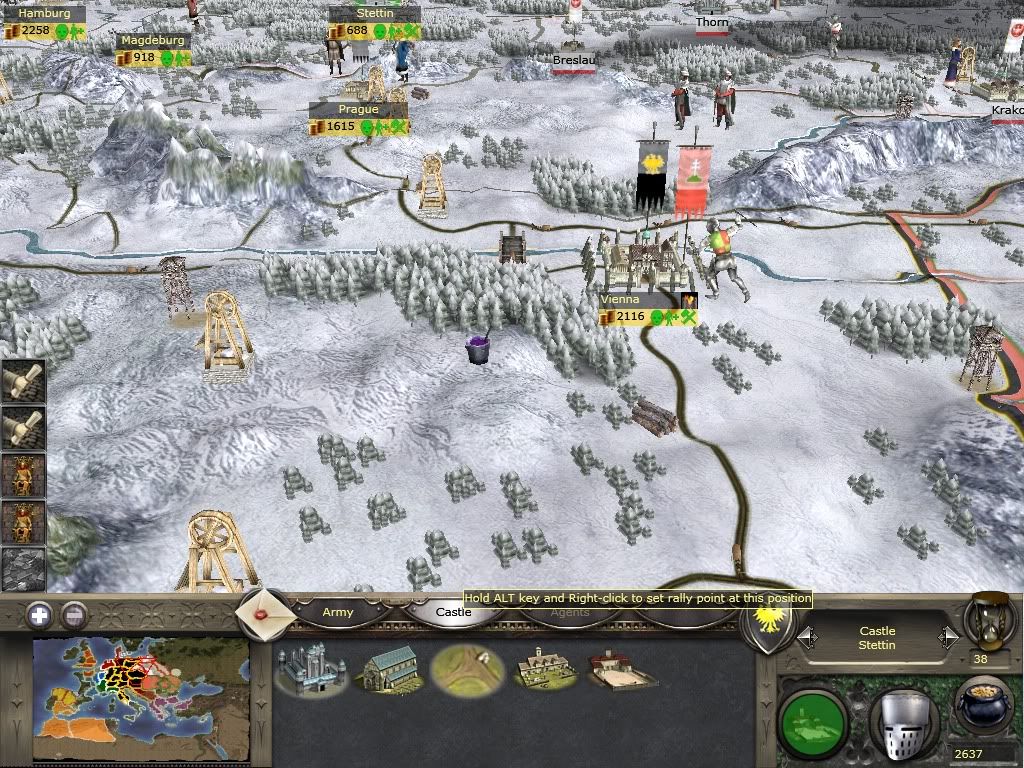Open the faction shield with the eagle

pos(769,620)
